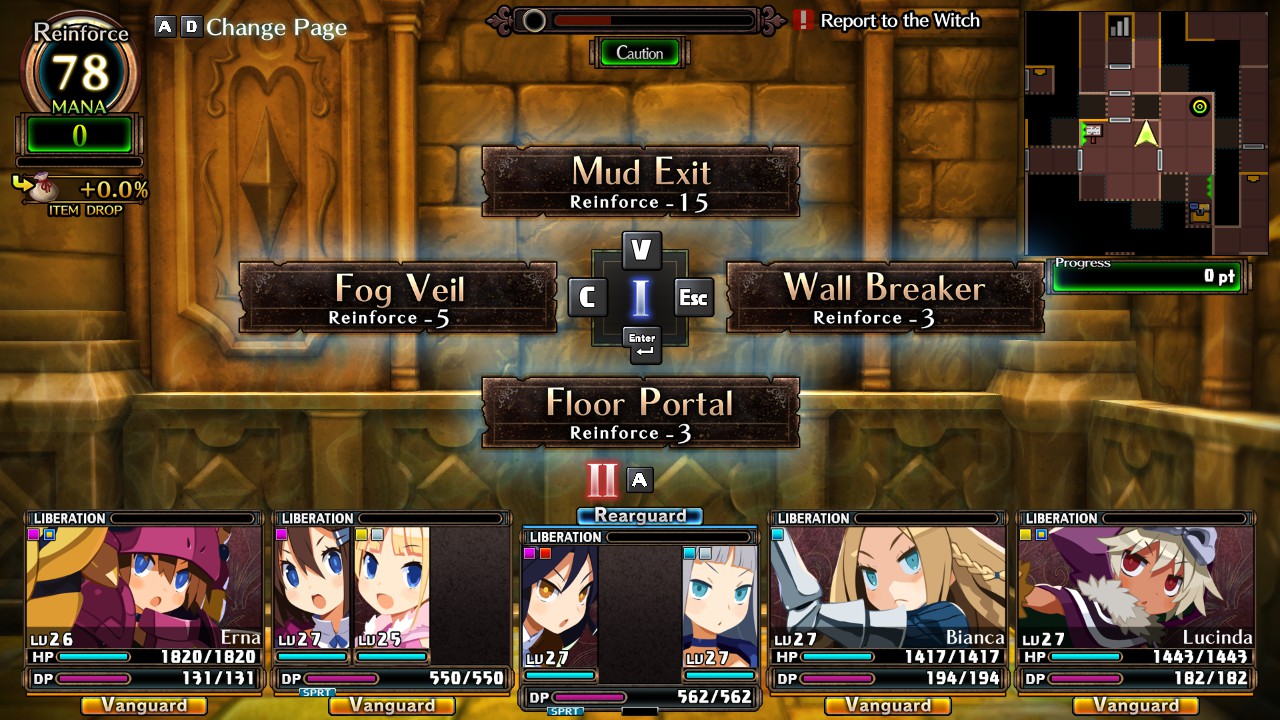
Task: Select the Rearguard party panel
Action: (x=640, y=610)
